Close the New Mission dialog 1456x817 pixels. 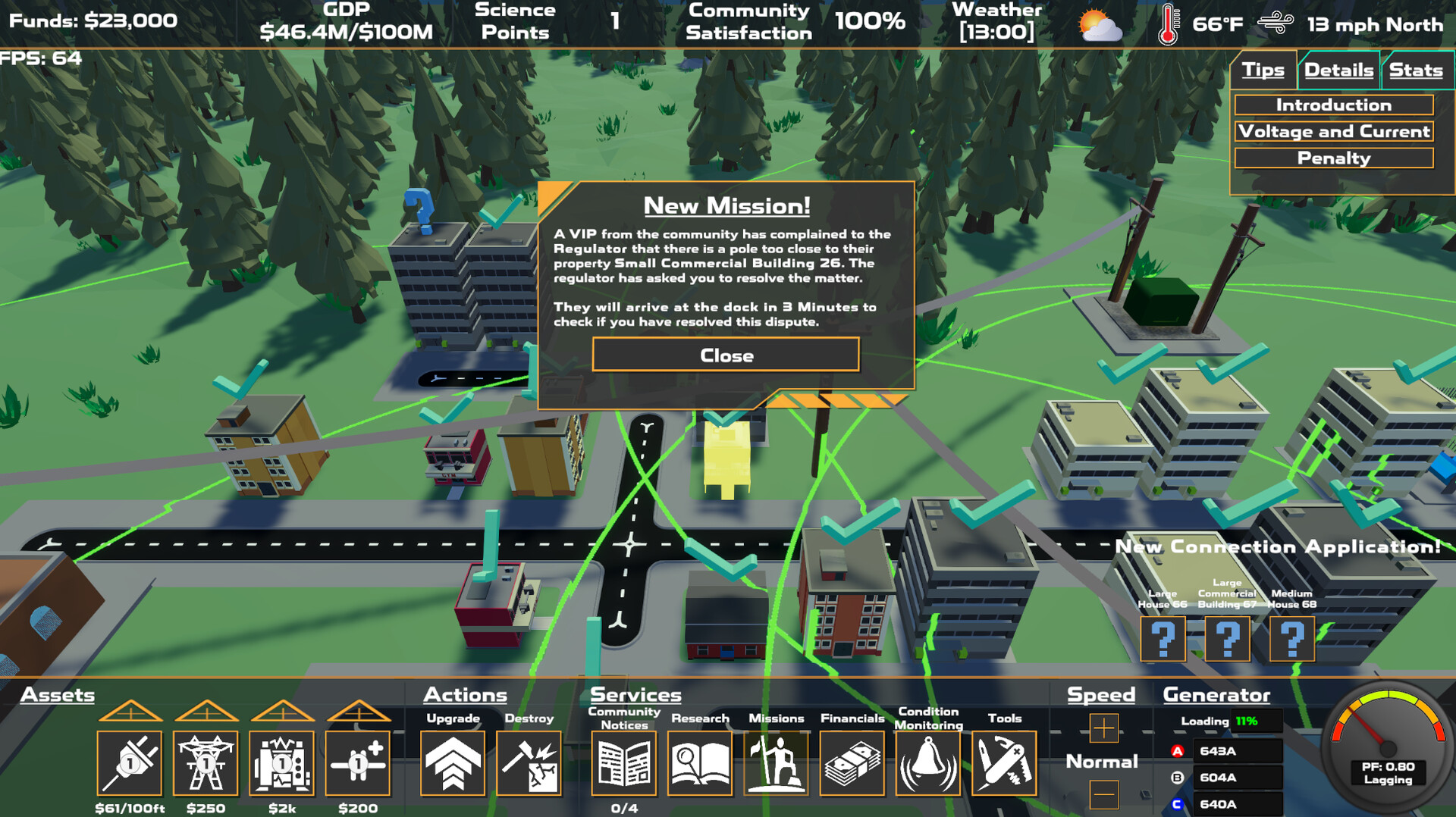coord(725,355)
